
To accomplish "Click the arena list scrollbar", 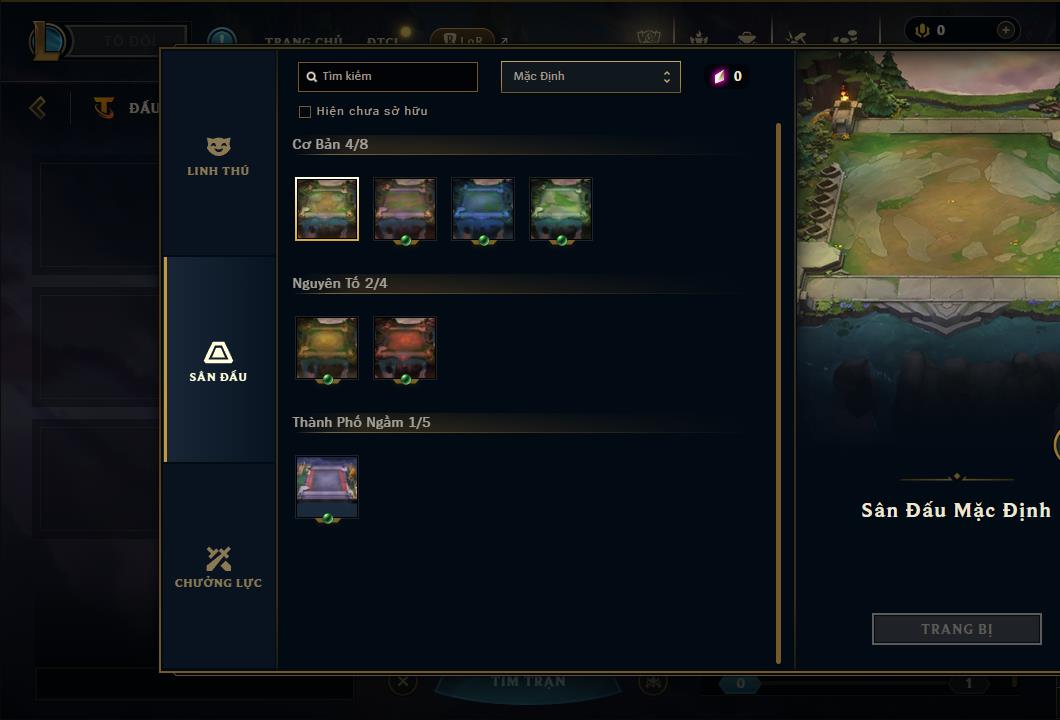I will pyautogui.click(x=778, y=392).
